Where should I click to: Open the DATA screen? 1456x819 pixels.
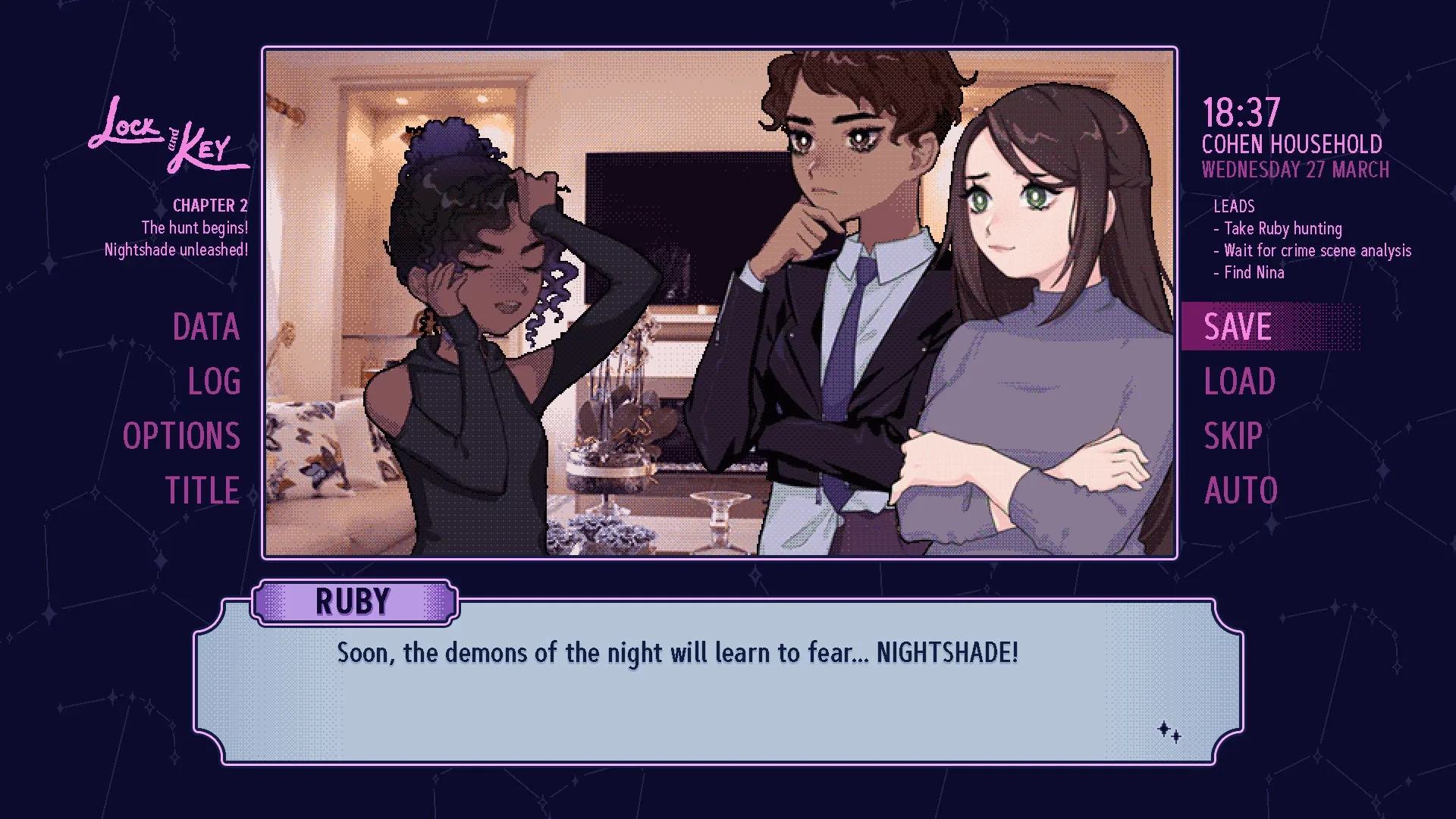pyautogui.click(x=206, y=326)
